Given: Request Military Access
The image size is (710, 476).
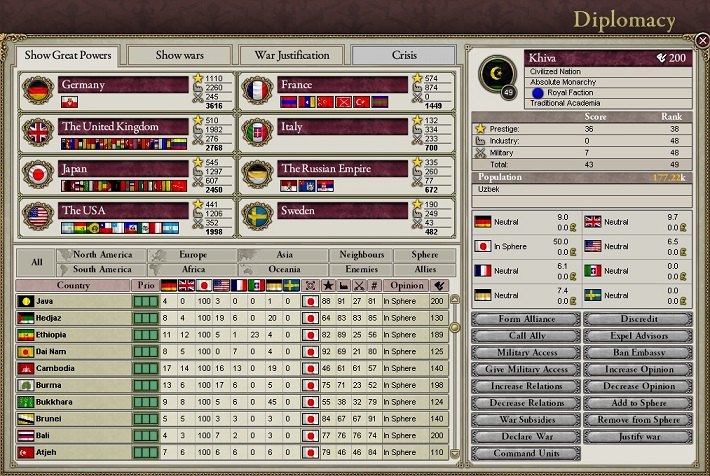Looking at the screenshot, I should coord(524,353).
